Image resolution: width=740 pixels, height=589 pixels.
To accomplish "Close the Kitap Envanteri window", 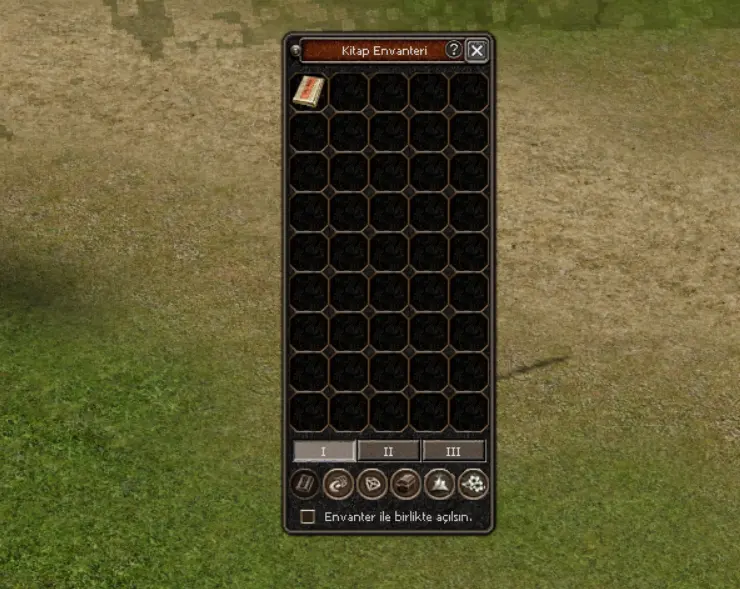I will point(477,50).
